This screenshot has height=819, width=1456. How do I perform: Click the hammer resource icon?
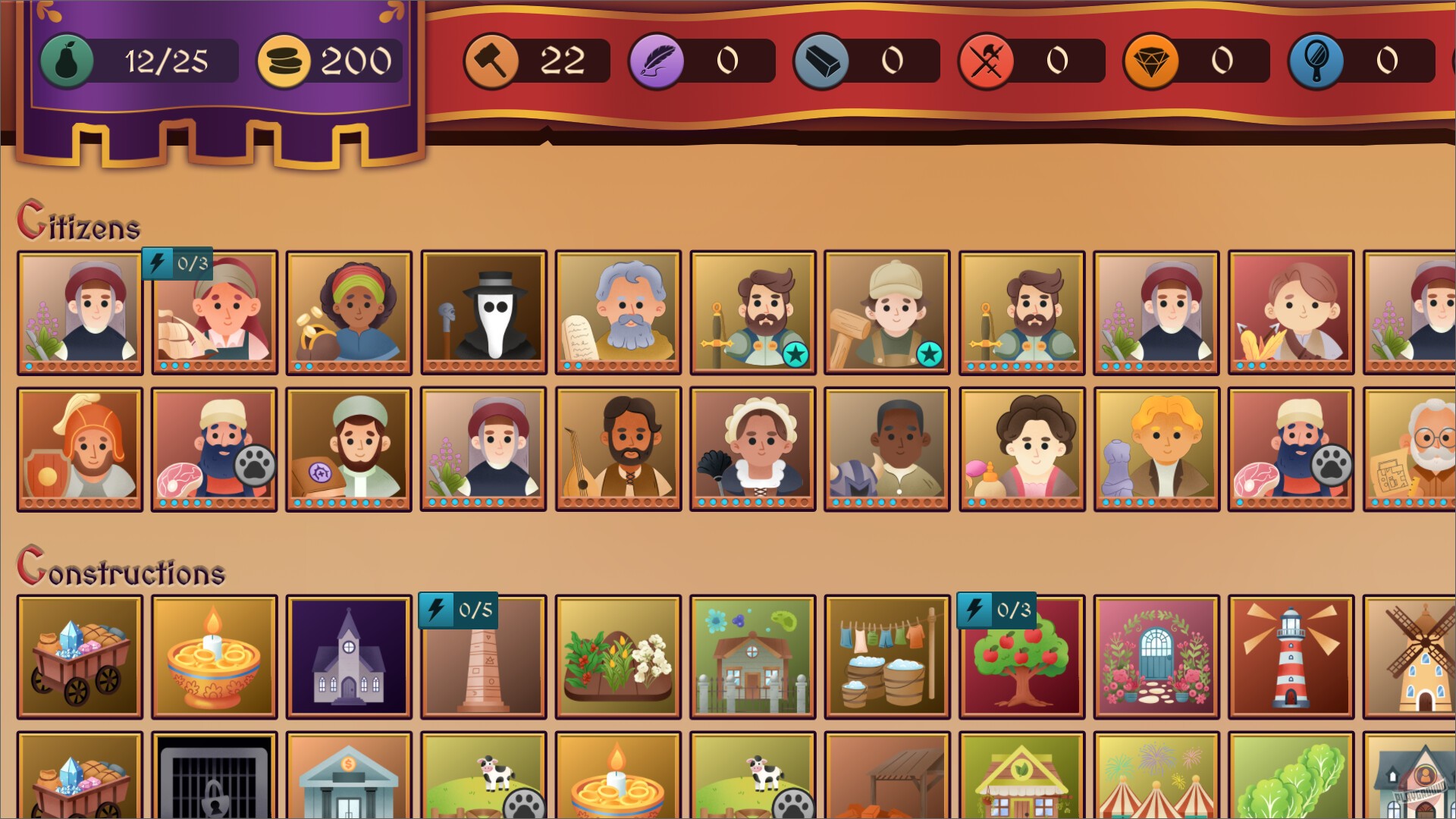[x=491, y=61]
